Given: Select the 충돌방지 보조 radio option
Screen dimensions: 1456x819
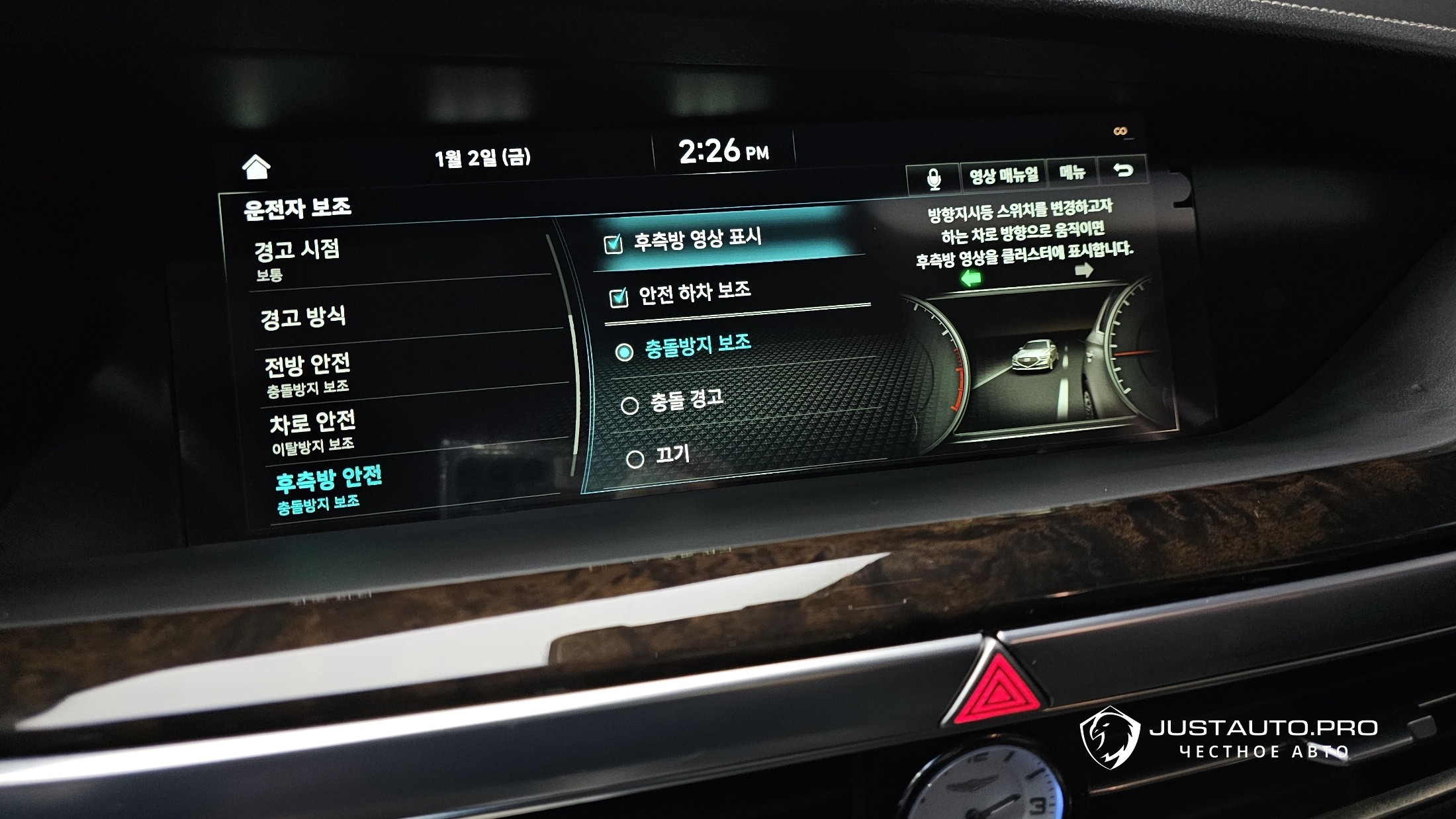Looking at the screenshot, I should (x=624, y=352).
